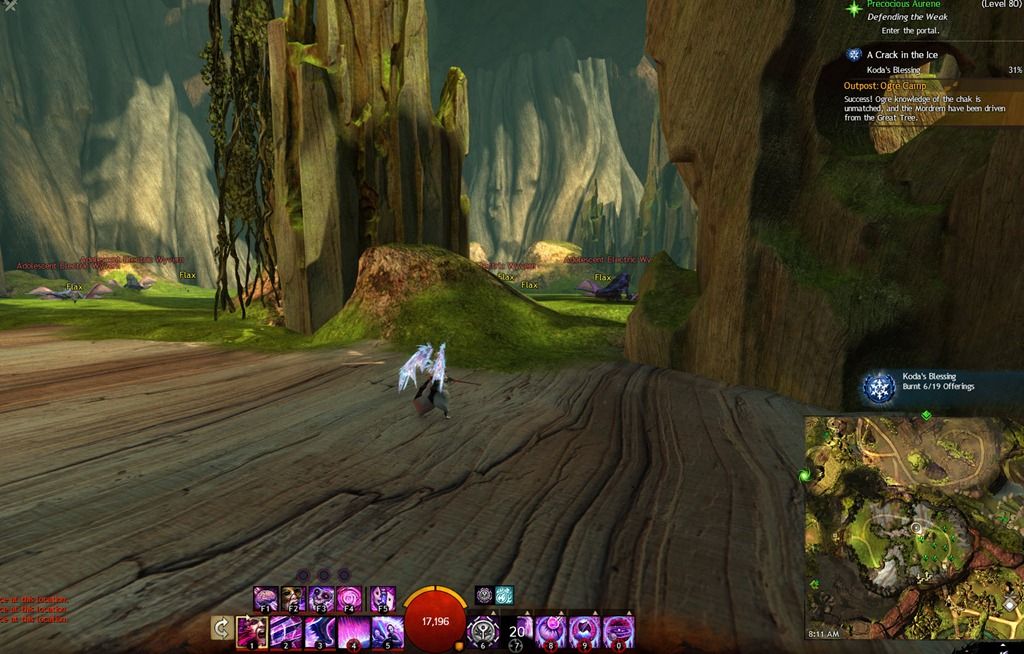1024x654 pixels.
Task: Trigger the F3 shatter skill
Action: (322, 599)
